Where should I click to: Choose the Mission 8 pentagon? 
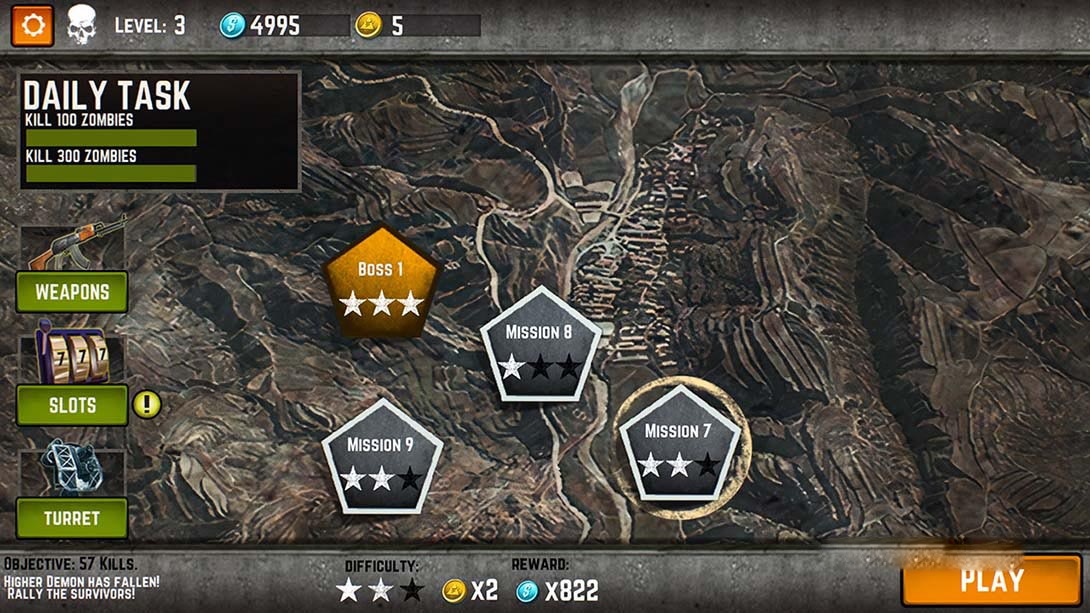(x=539, y=346)
